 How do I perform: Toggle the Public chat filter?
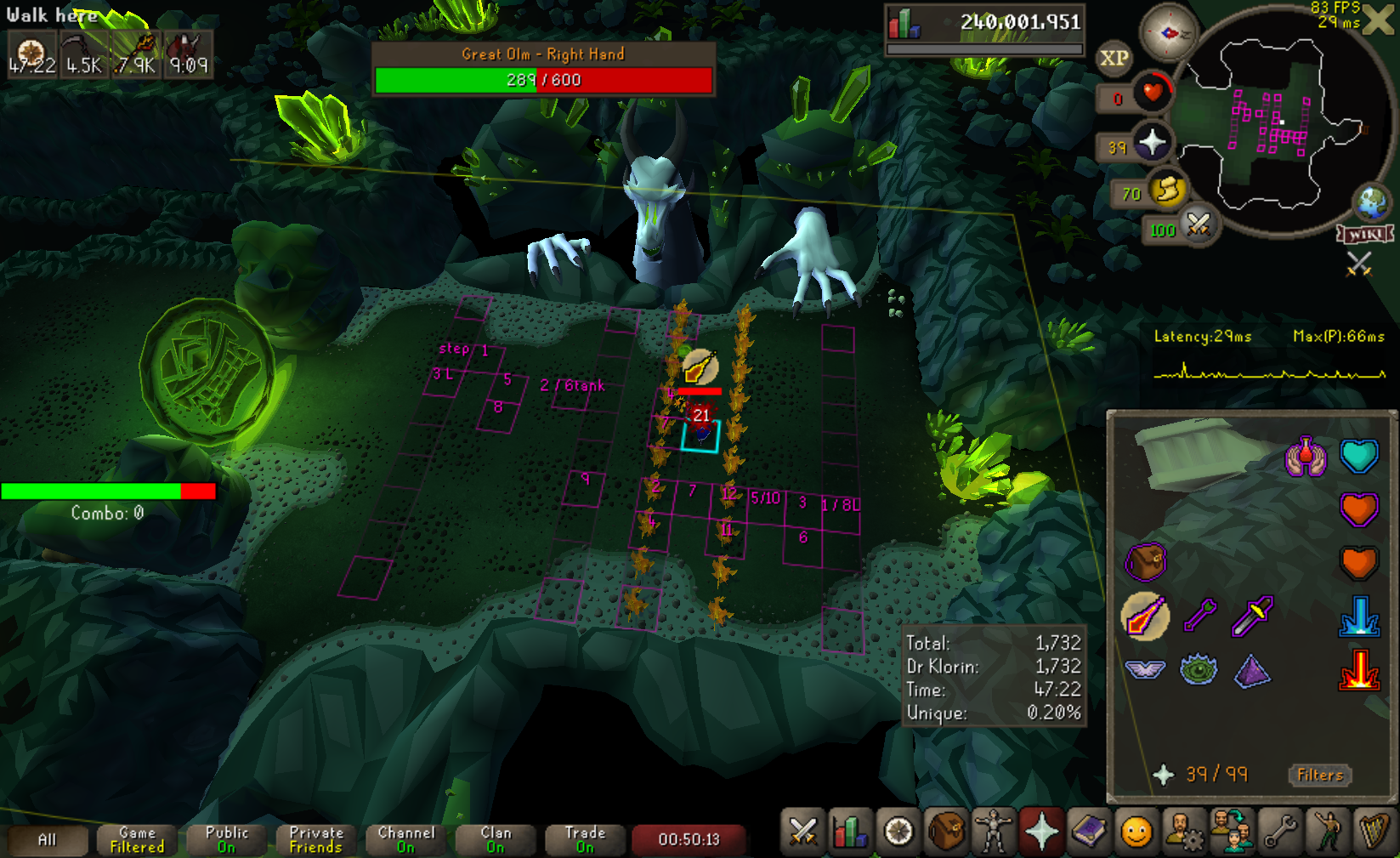[x=226, y=840]
